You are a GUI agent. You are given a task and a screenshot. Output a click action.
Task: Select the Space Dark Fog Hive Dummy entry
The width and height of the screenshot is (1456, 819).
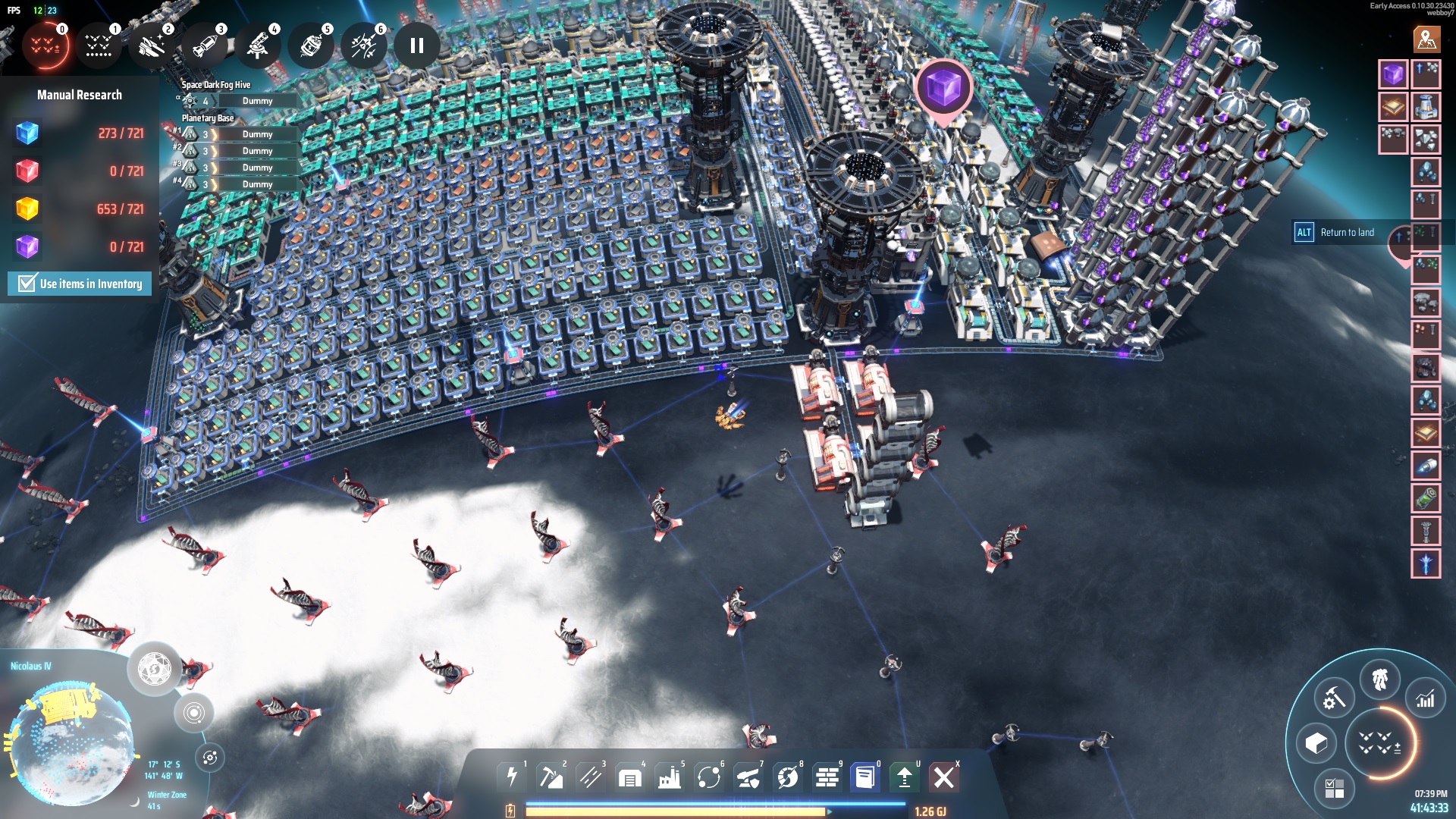[x=257, y=101]
